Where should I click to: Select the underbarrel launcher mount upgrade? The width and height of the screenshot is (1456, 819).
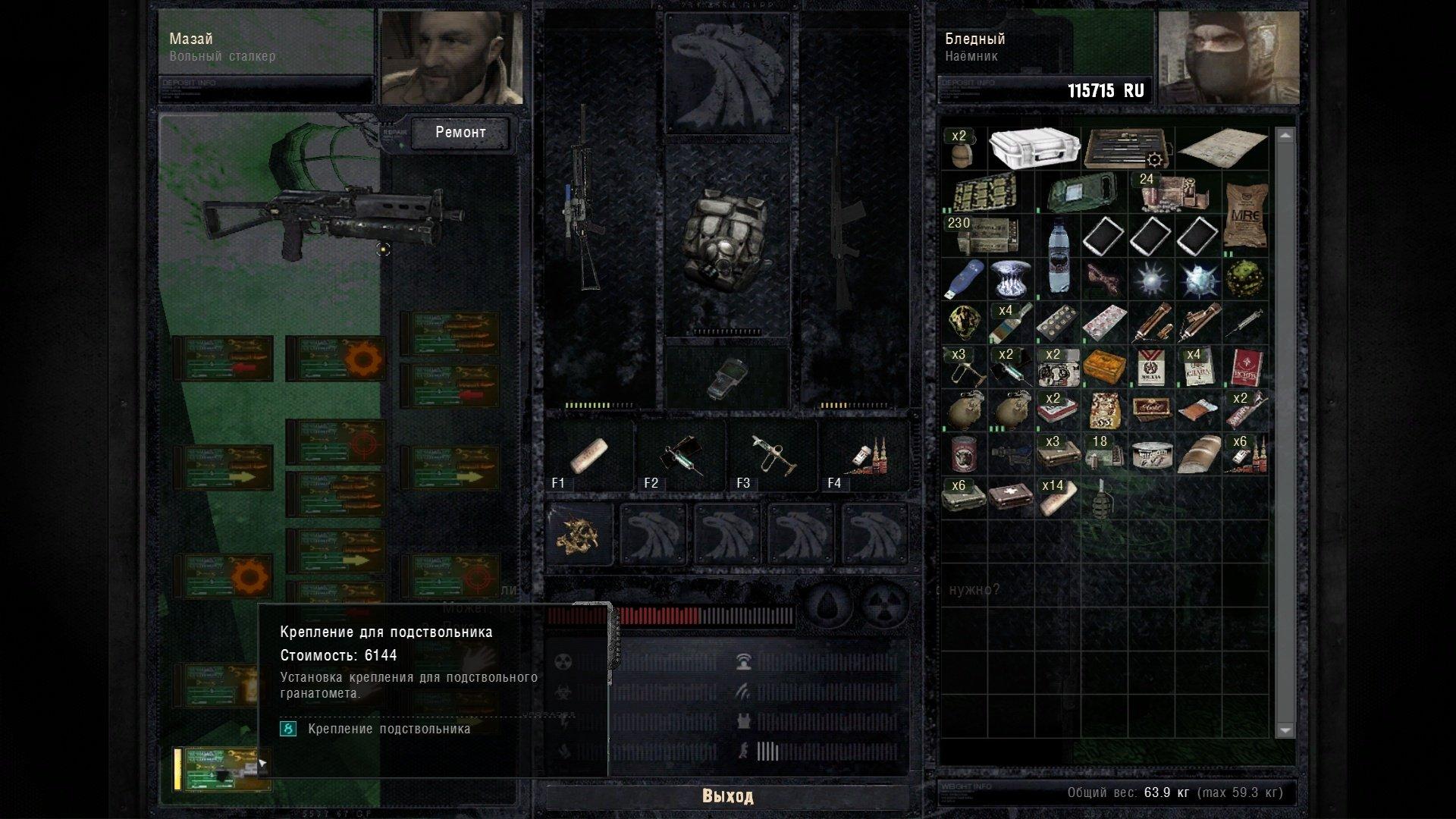[221, 769]
